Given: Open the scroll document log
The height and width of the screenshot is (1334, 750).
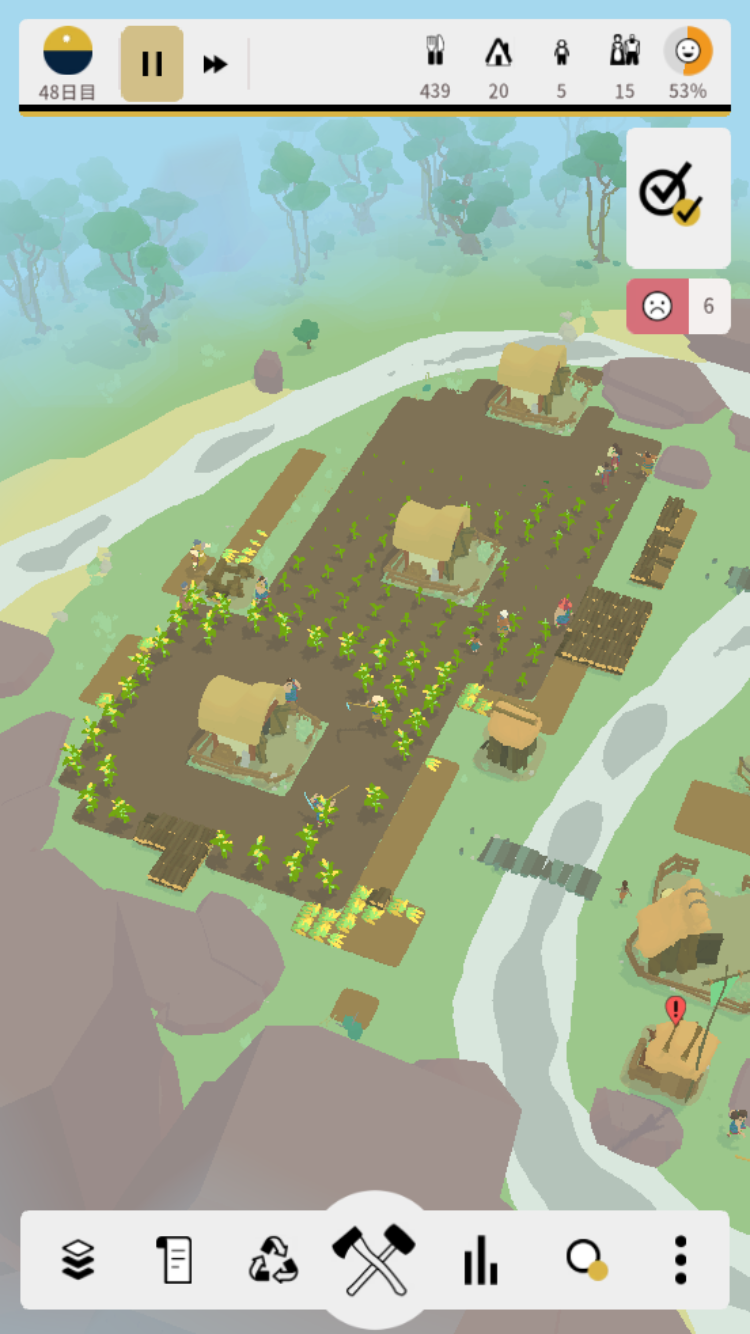Looking at the screenshot, I should [175, 1259].
